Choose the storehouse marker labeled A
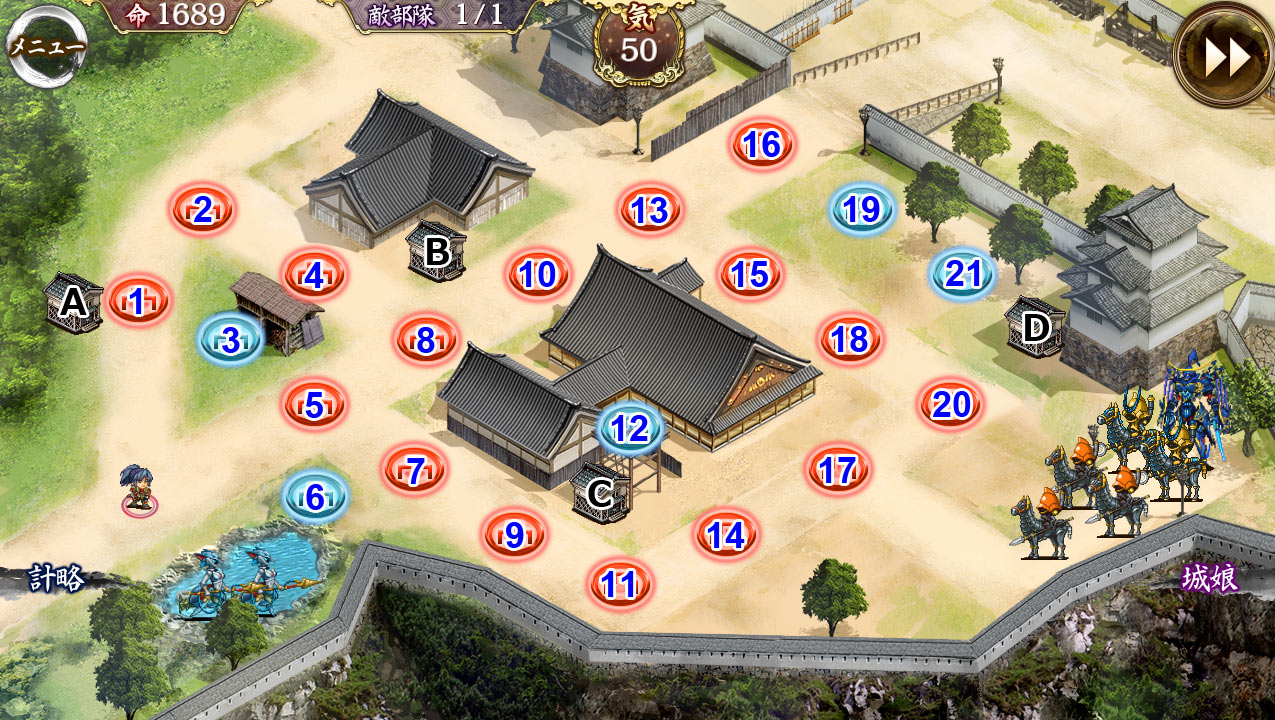Screen dimensions: 1275x720 click(73, 302)
